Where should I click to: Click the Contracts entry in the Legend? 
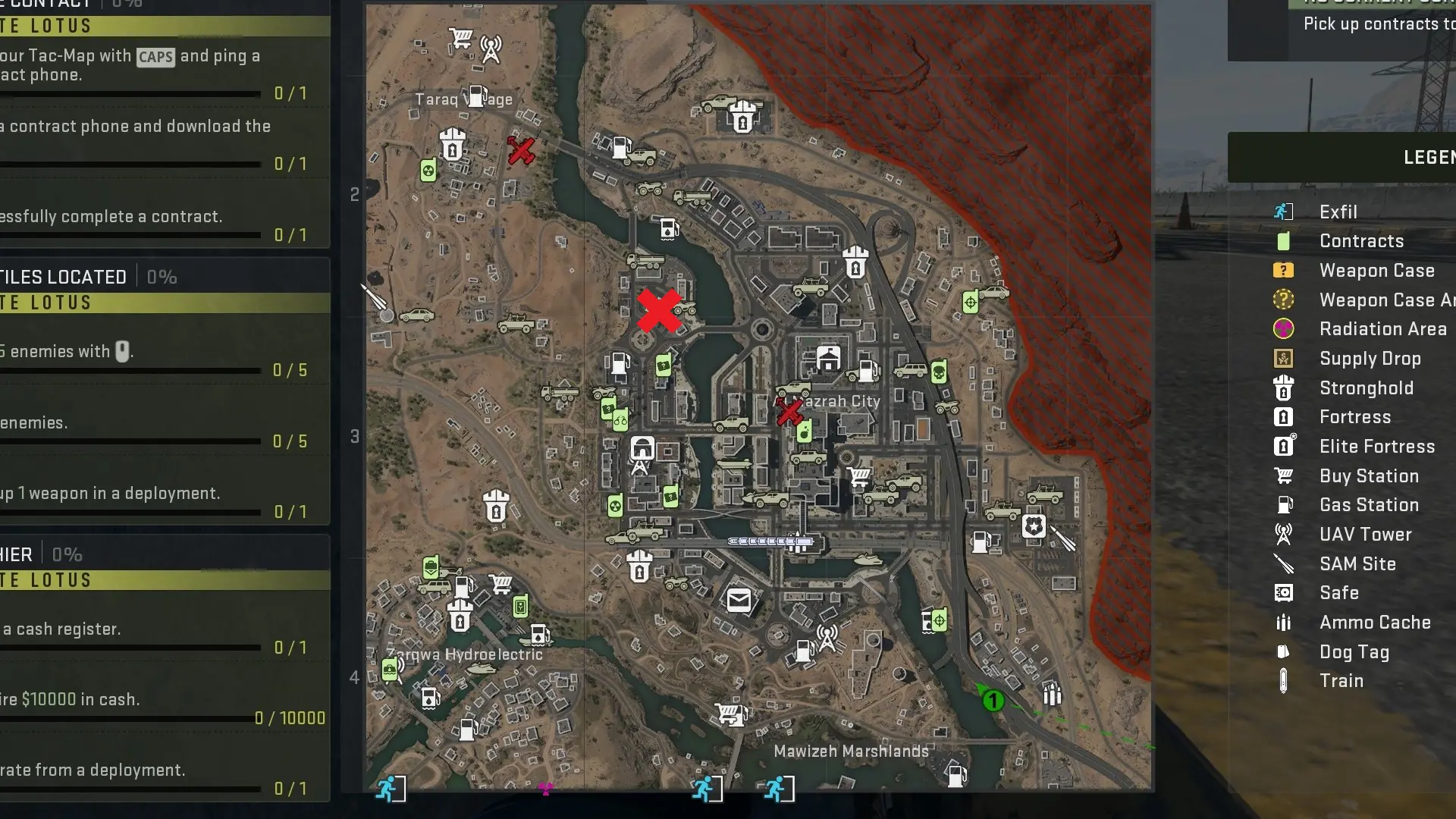coord(1361,241)
